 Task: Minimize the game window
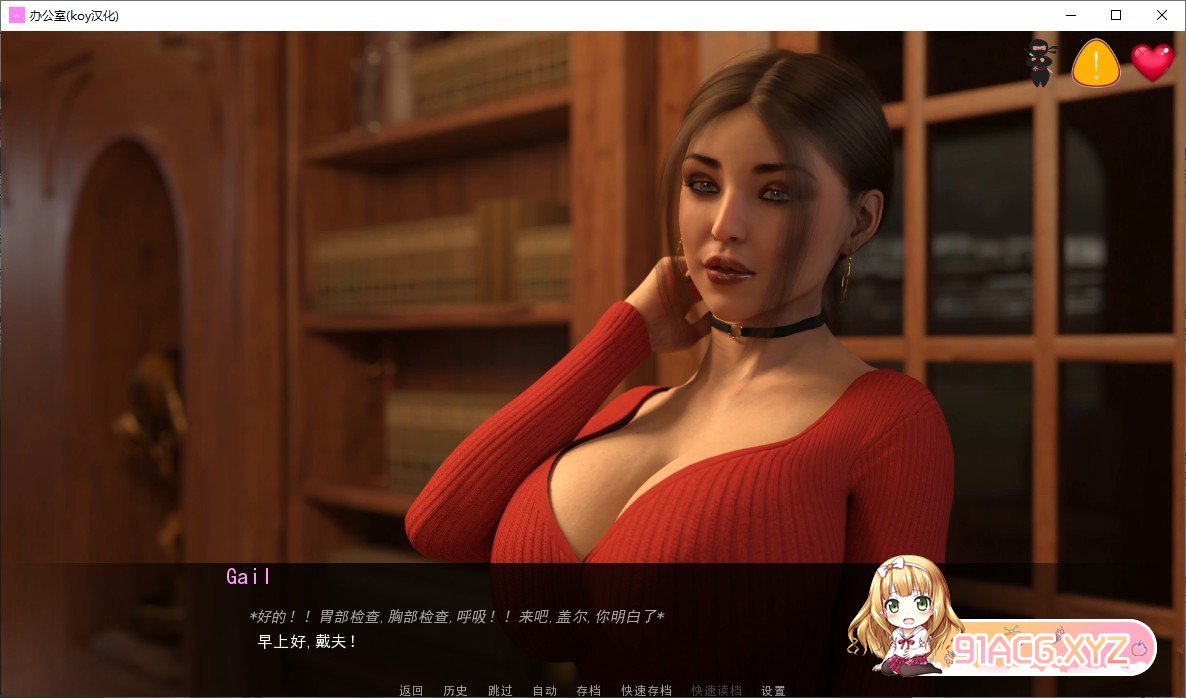pyautogui.click(x=1070, y=15)
